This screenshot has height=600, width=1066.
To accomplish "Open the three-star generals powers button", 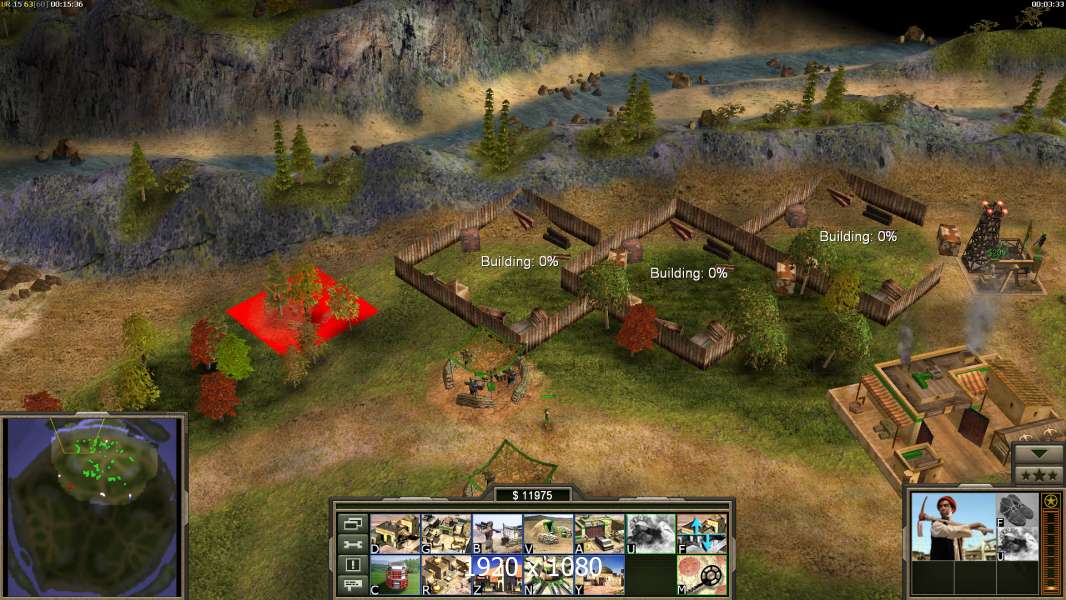I will coord(1038,475).
